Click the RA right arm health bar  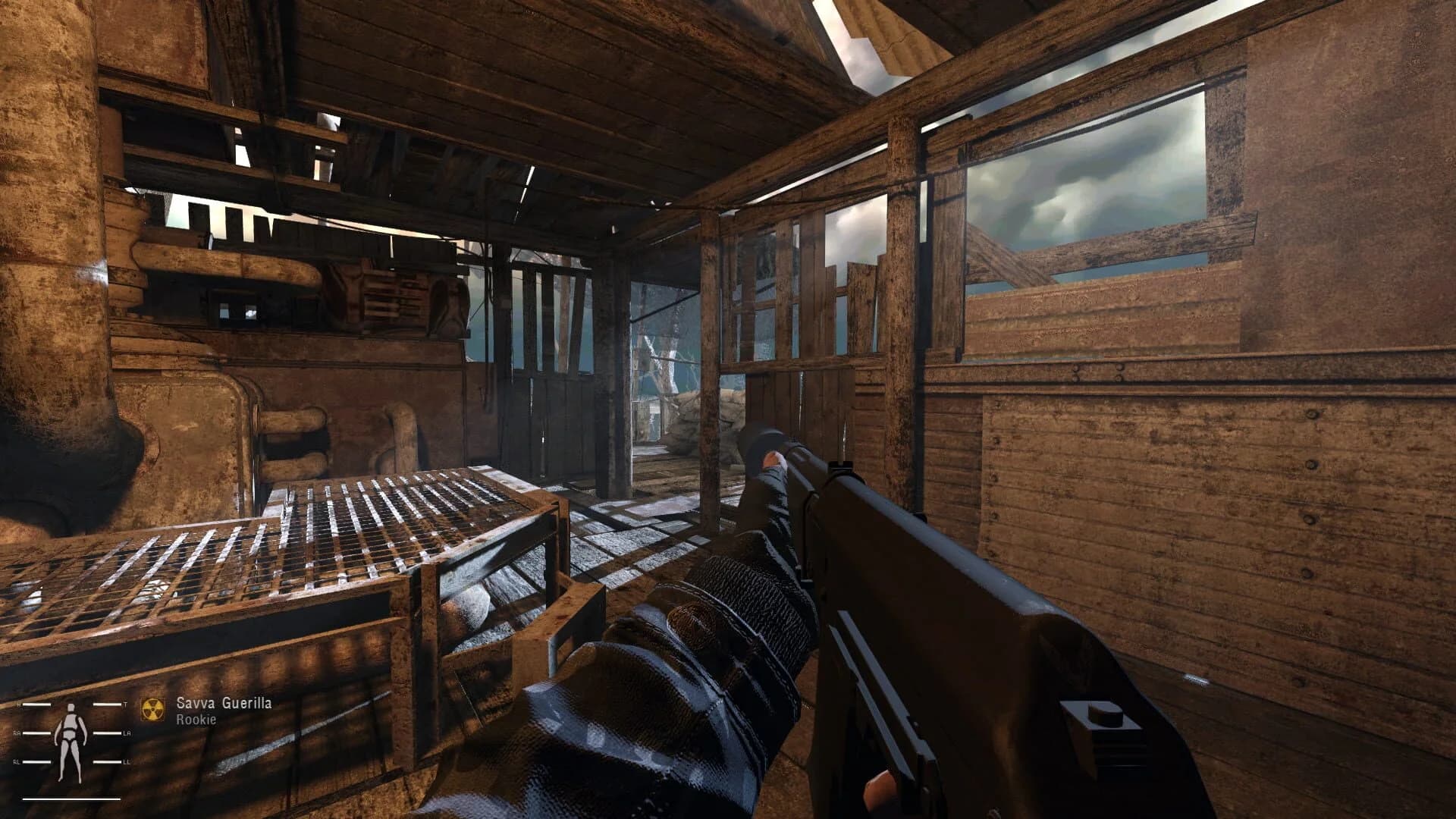coord(36,733)
